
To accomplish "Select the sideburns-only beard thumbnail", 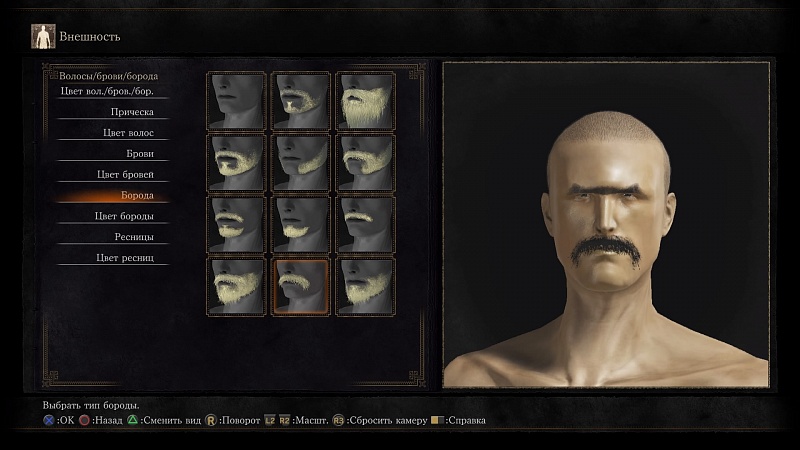I will tap(301, 163).
